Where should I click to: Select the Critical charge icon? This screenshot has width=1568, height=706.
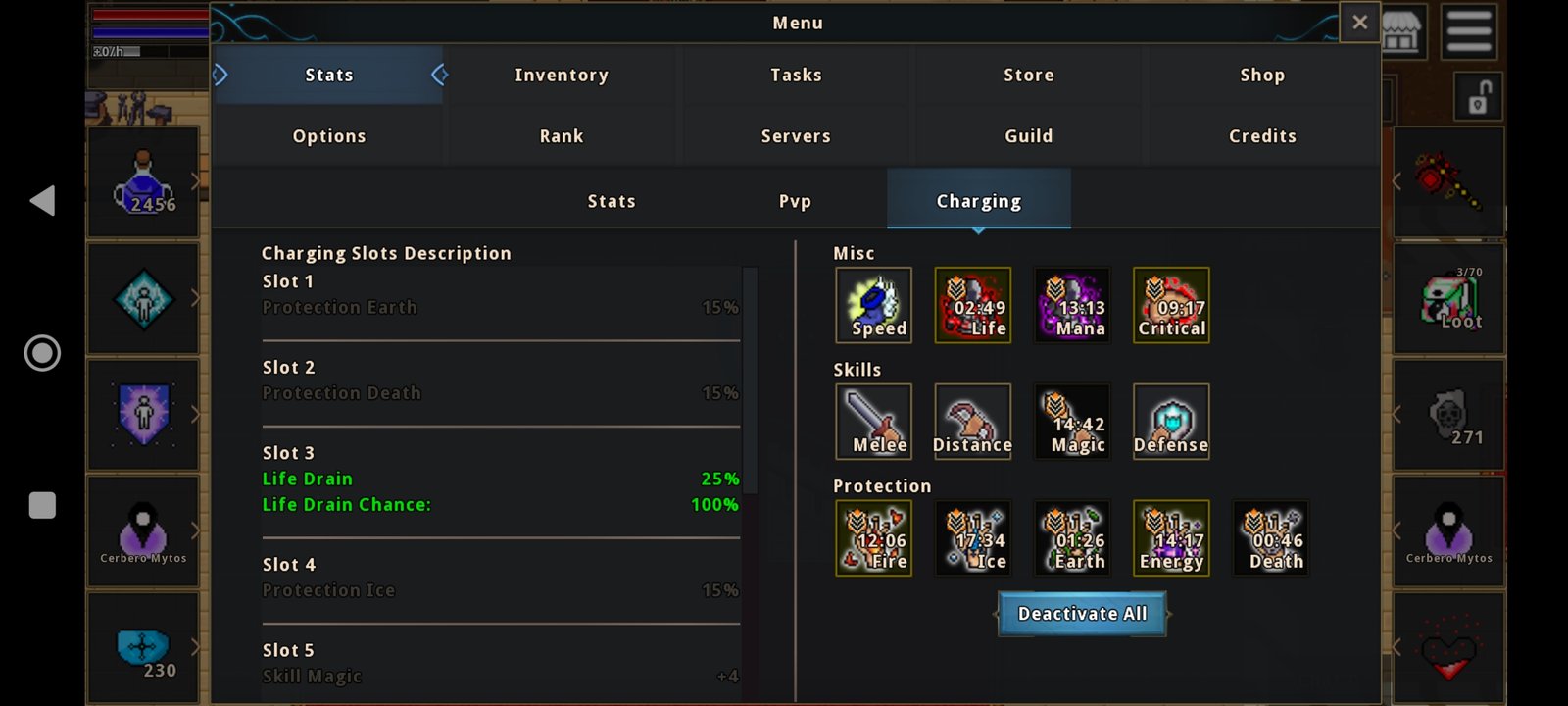point(1171,305)
